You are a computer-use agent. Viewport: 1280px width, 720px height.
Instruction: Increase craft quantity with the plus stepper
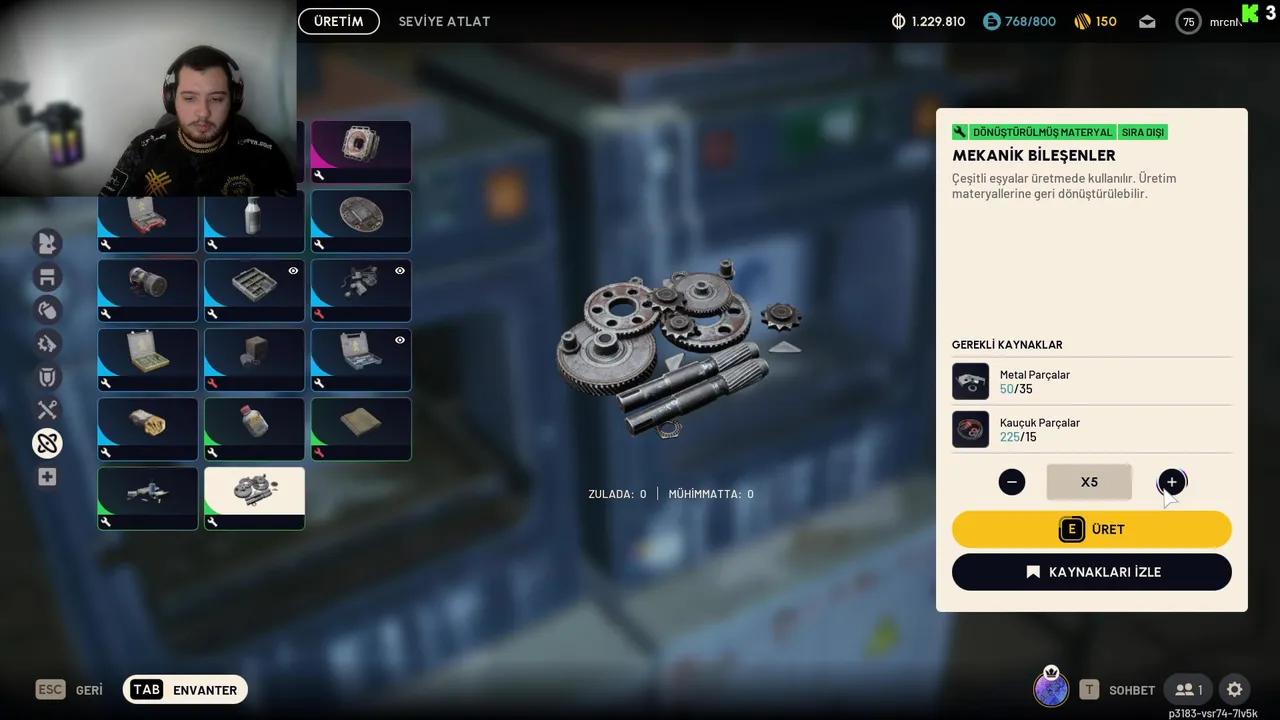coord(1170,482)
